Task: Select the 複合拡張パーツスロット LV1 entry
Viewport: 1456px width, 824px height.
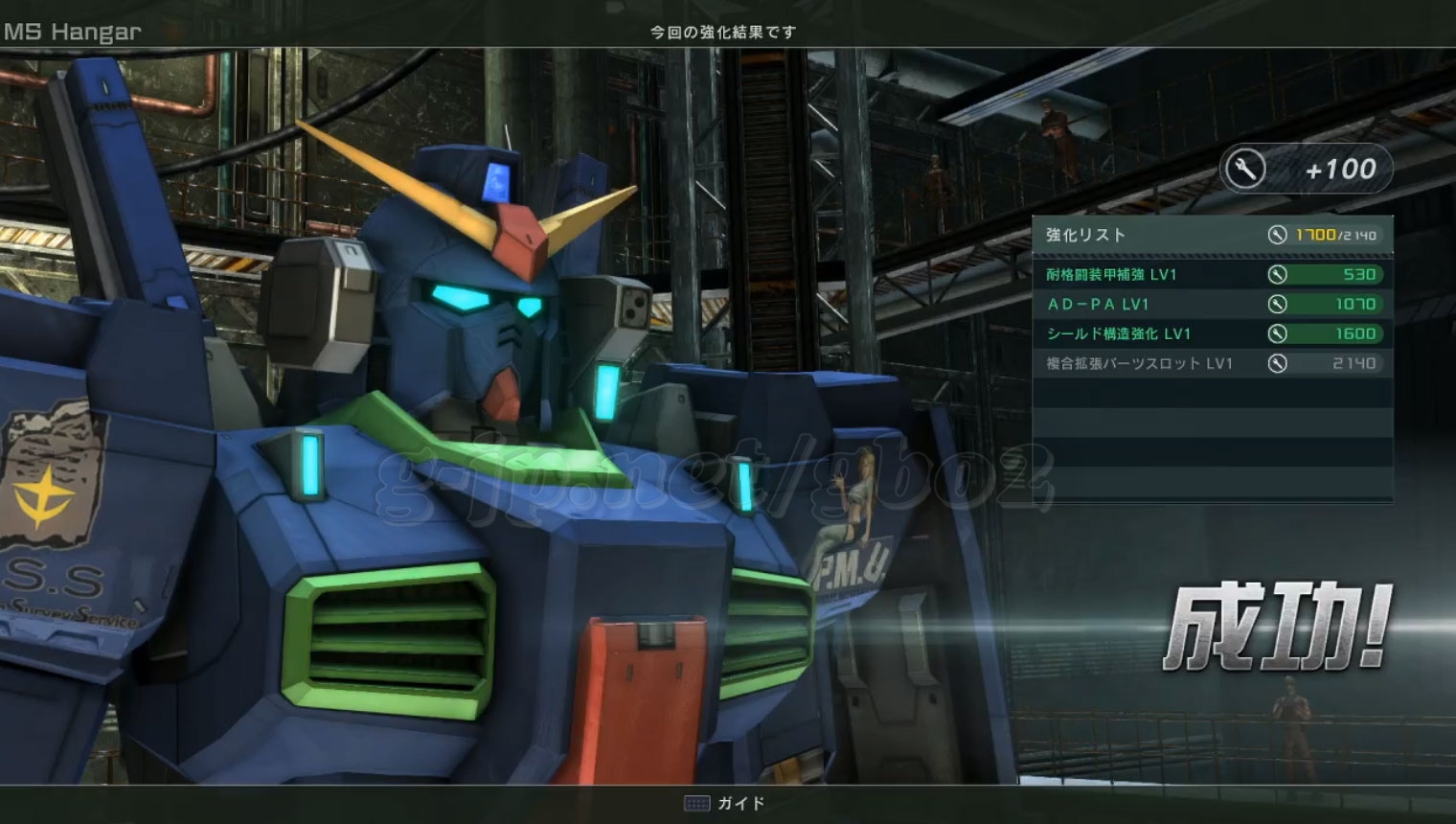Action: coord(1211,364)
